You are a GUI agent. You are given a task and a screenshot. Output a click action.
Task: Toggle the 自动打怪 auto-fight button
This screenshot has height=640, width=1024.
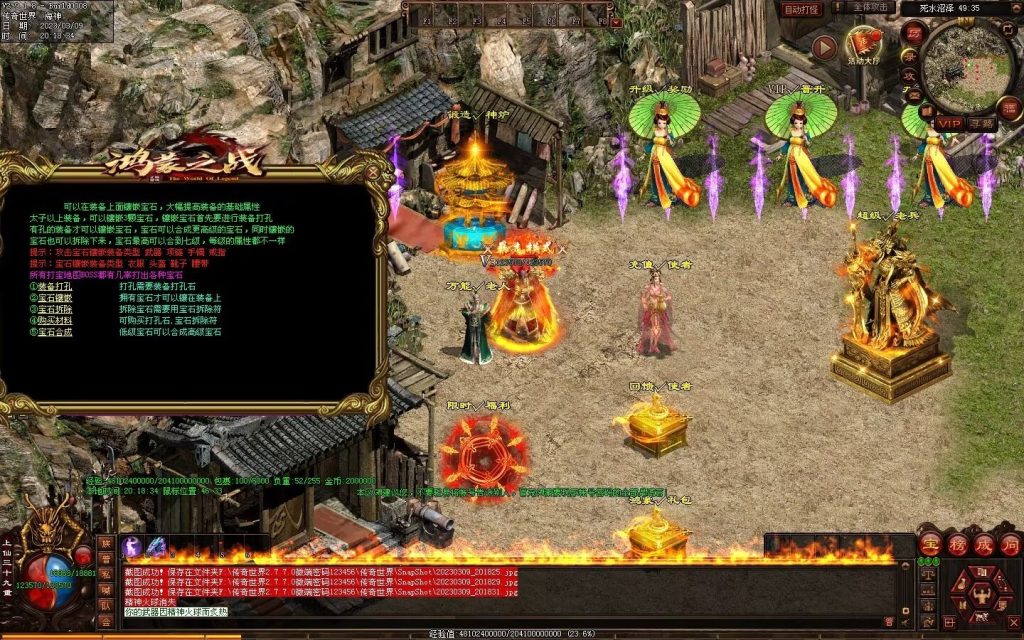[x=802, y=9]
